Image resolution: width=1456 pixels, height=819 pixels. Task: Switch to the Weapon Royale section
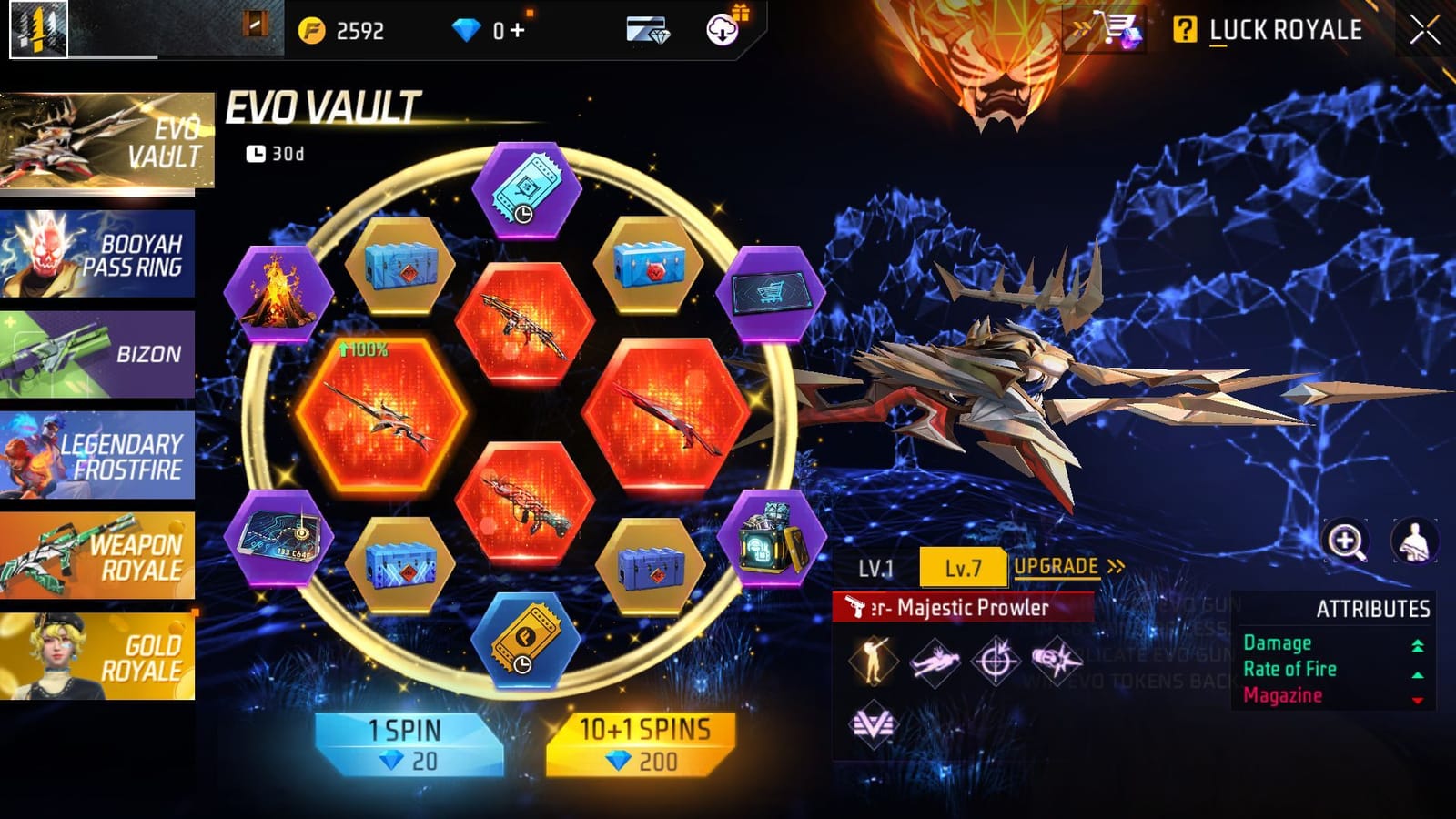100,556
